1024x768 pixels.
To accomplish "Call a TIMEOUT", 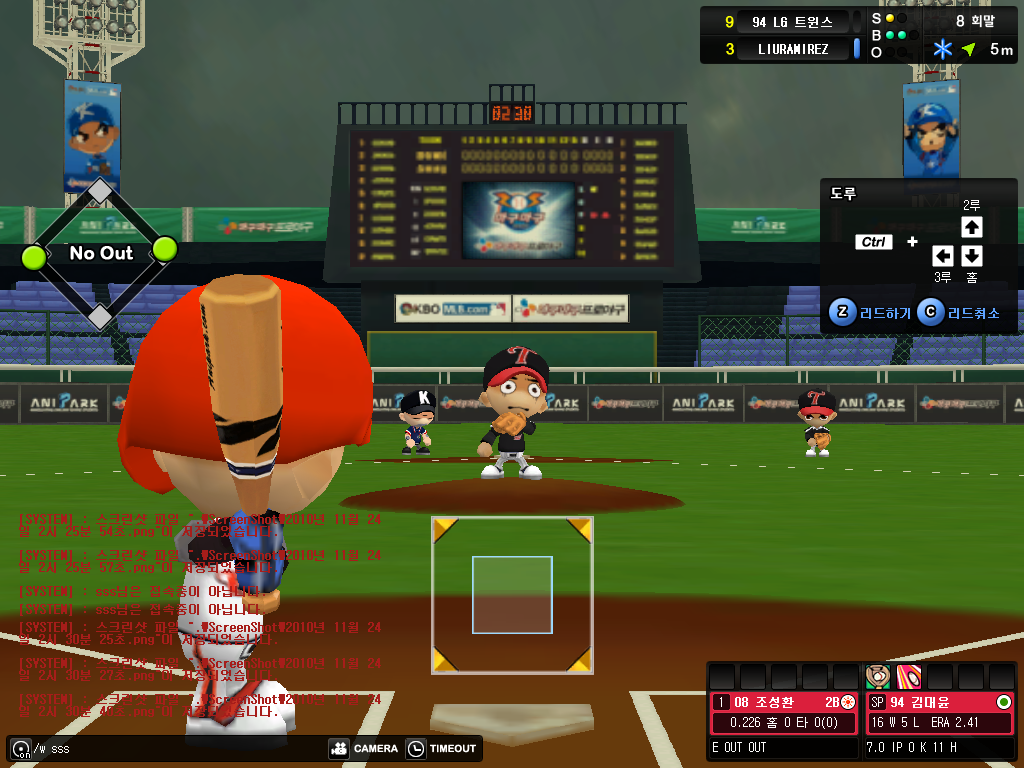I will point(441,748).
